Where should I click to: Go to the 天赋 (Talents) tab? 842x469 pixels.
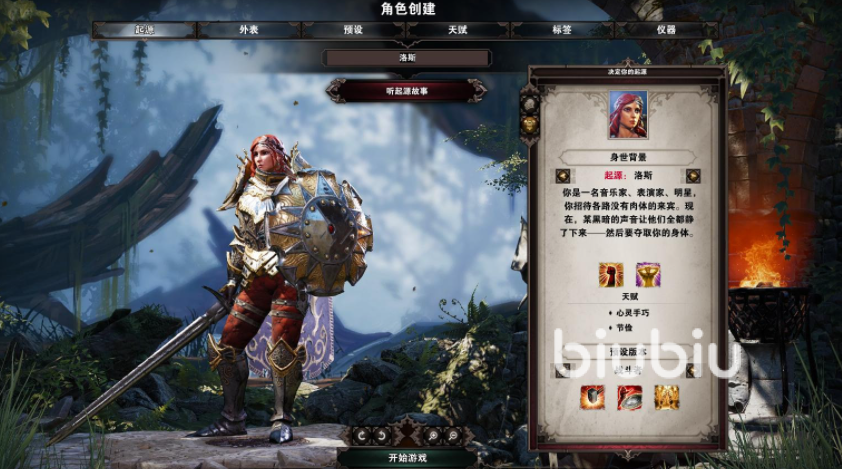point(457,30)
